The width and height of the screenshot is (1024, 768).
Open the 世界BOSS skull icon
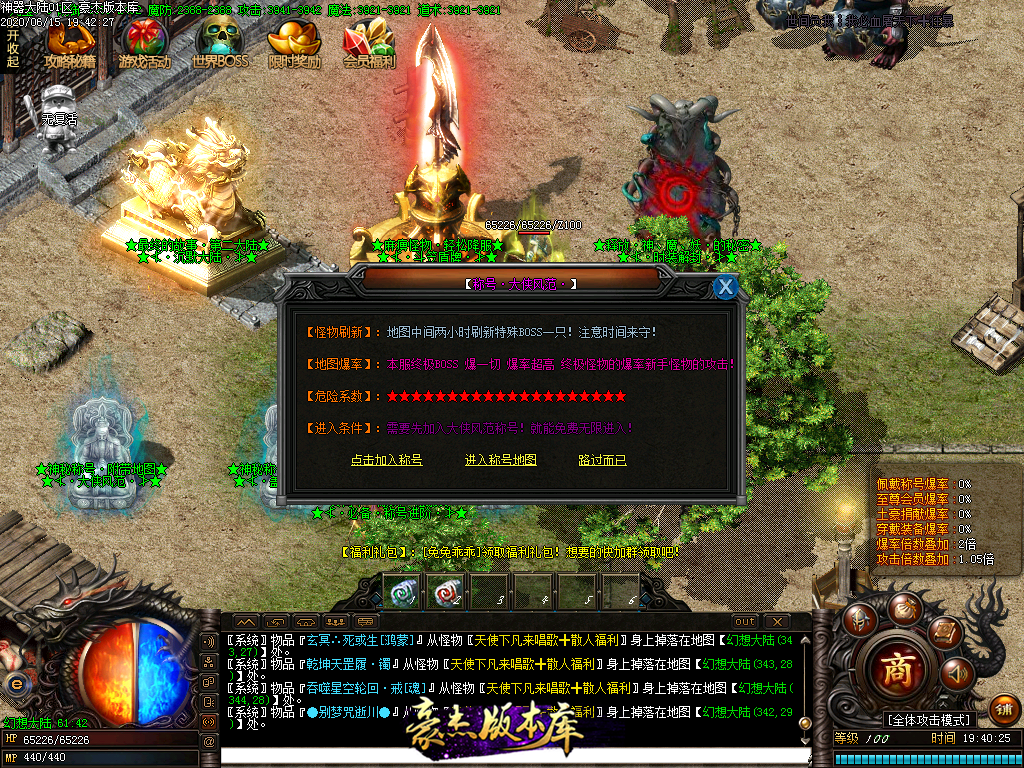click(x=219, y=45)
